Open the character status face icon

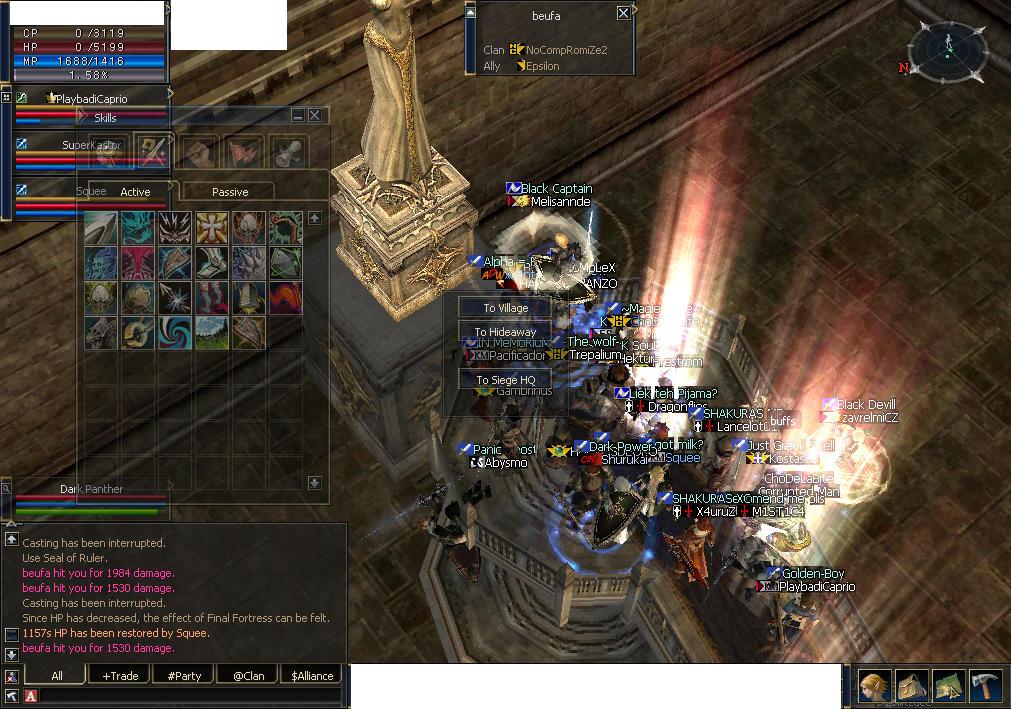874,686
